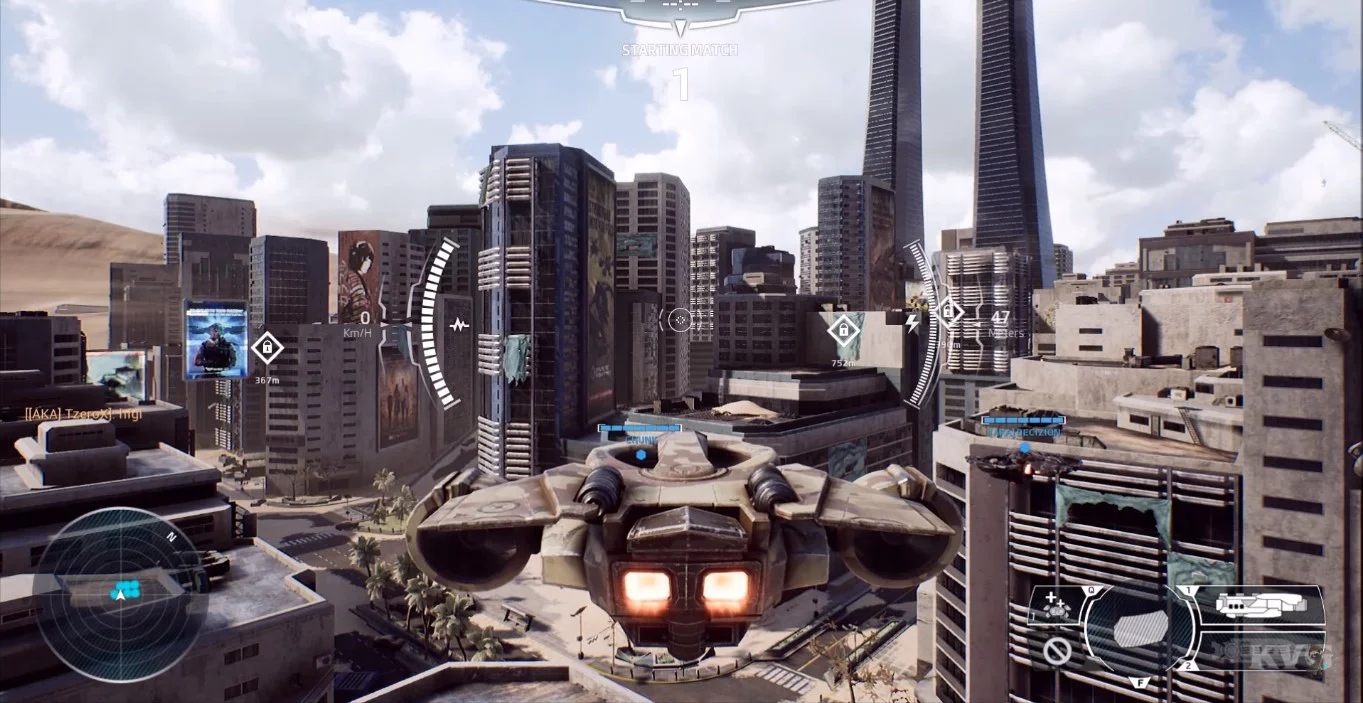Click the circular radar minimap
Screen dimensions: 1363x703
tap(121, 594)
